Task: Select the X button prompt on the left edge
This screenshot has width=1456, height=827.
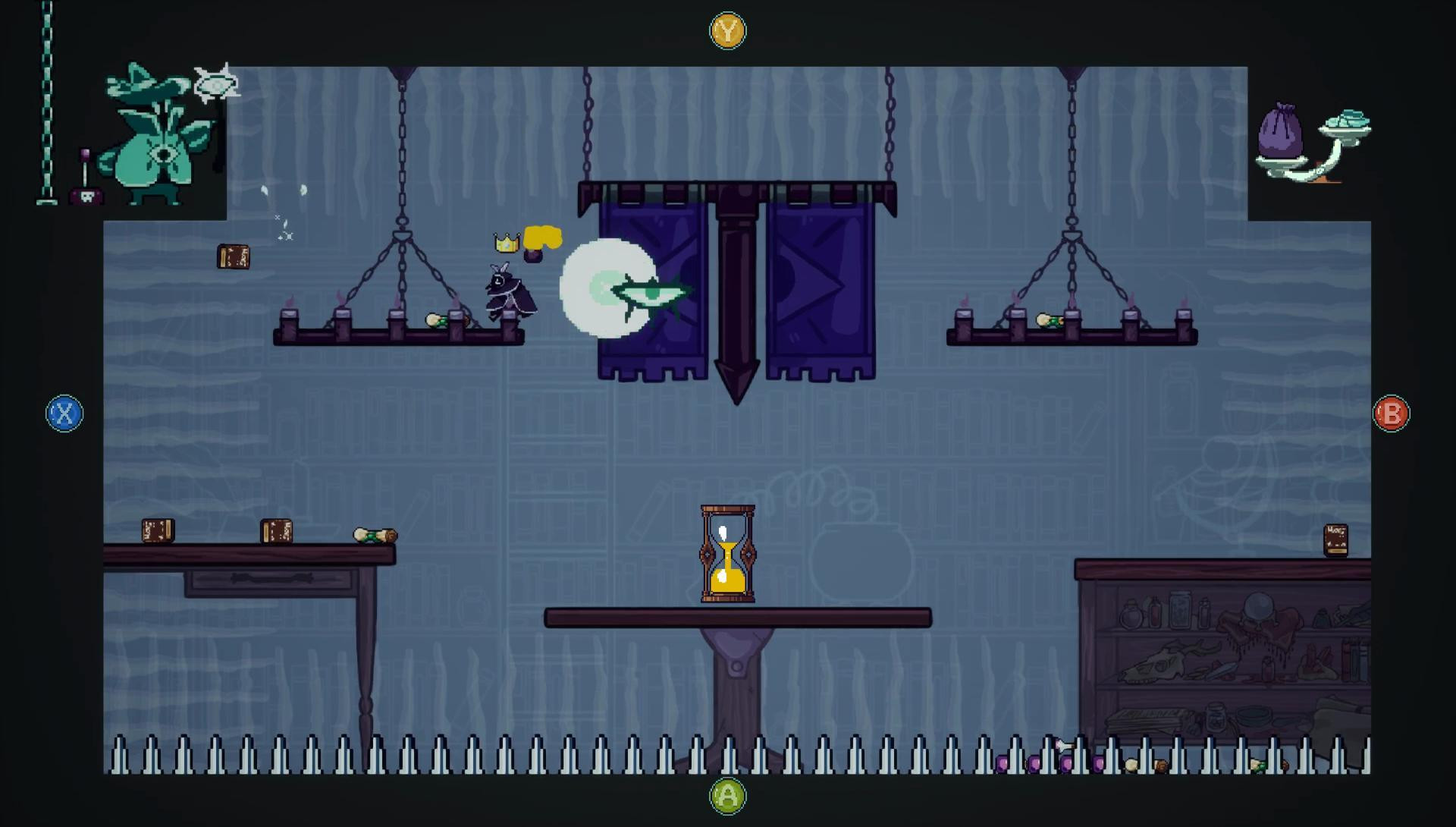Action: coord(64,414)
